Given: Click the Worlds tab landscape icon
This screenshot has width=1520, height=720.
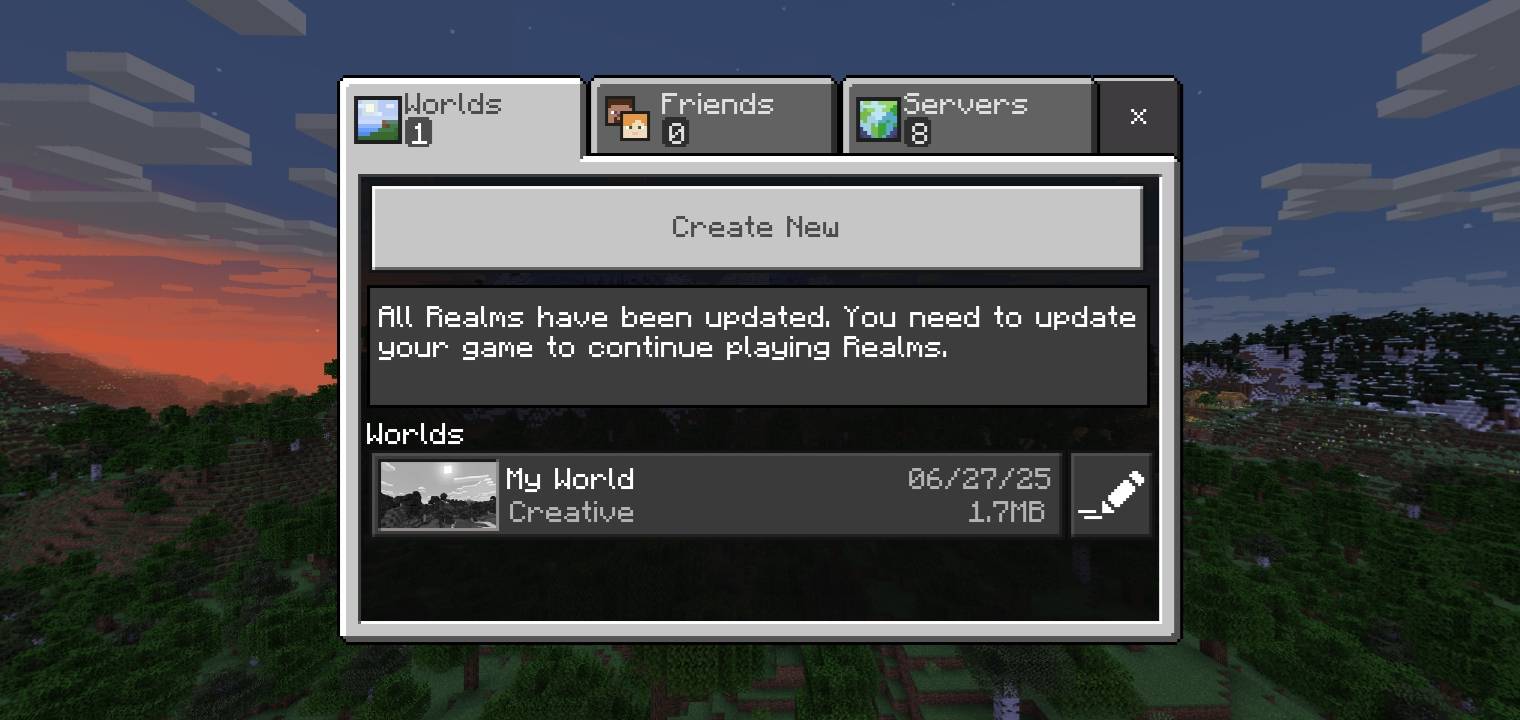Looking at the screenshot, I should 377,117.
